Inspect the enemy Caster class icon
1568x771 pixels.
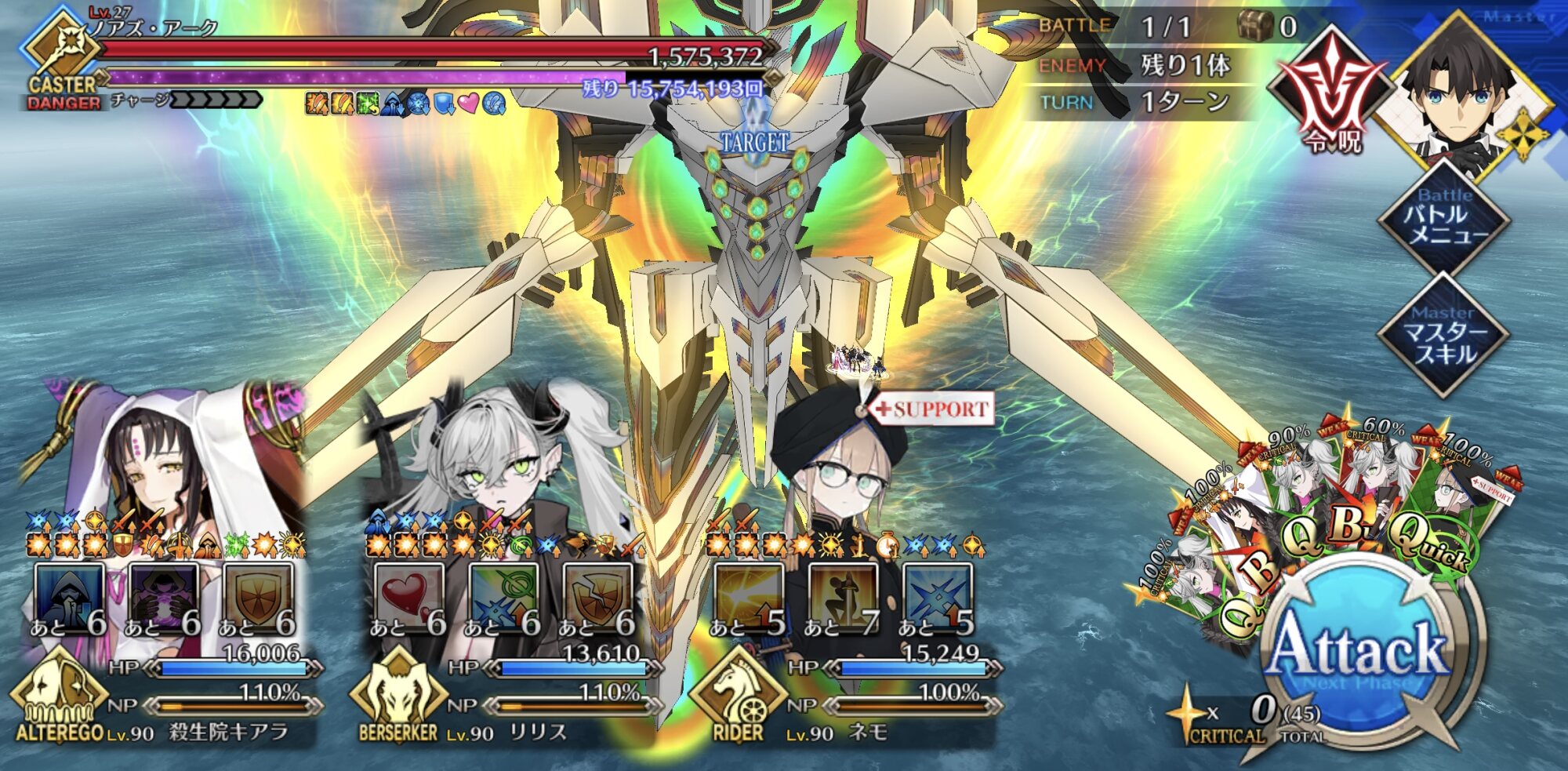tap(61, 47)
